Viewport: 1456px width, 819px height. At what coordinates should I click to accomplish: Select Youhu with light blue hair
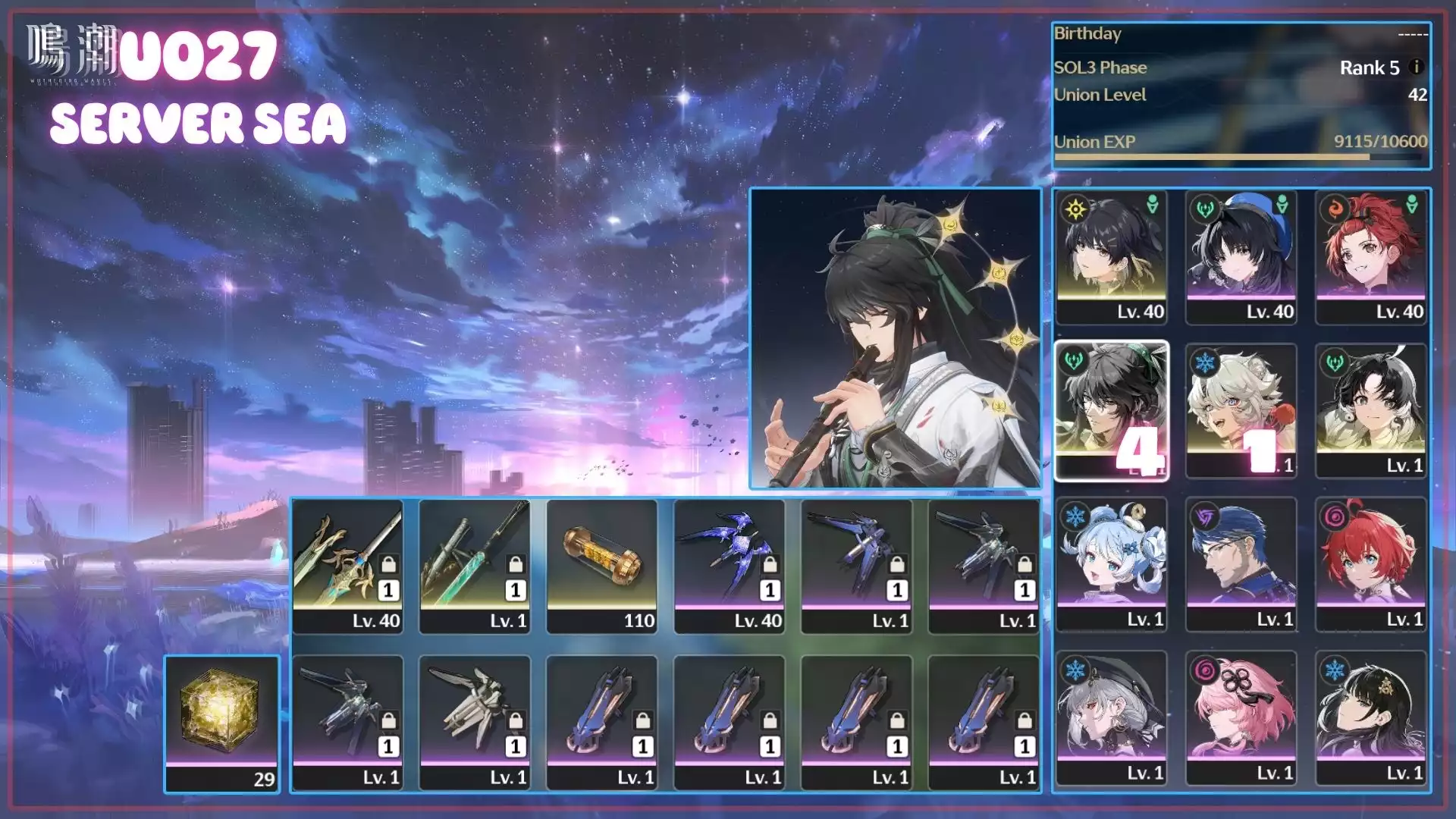1111,564
